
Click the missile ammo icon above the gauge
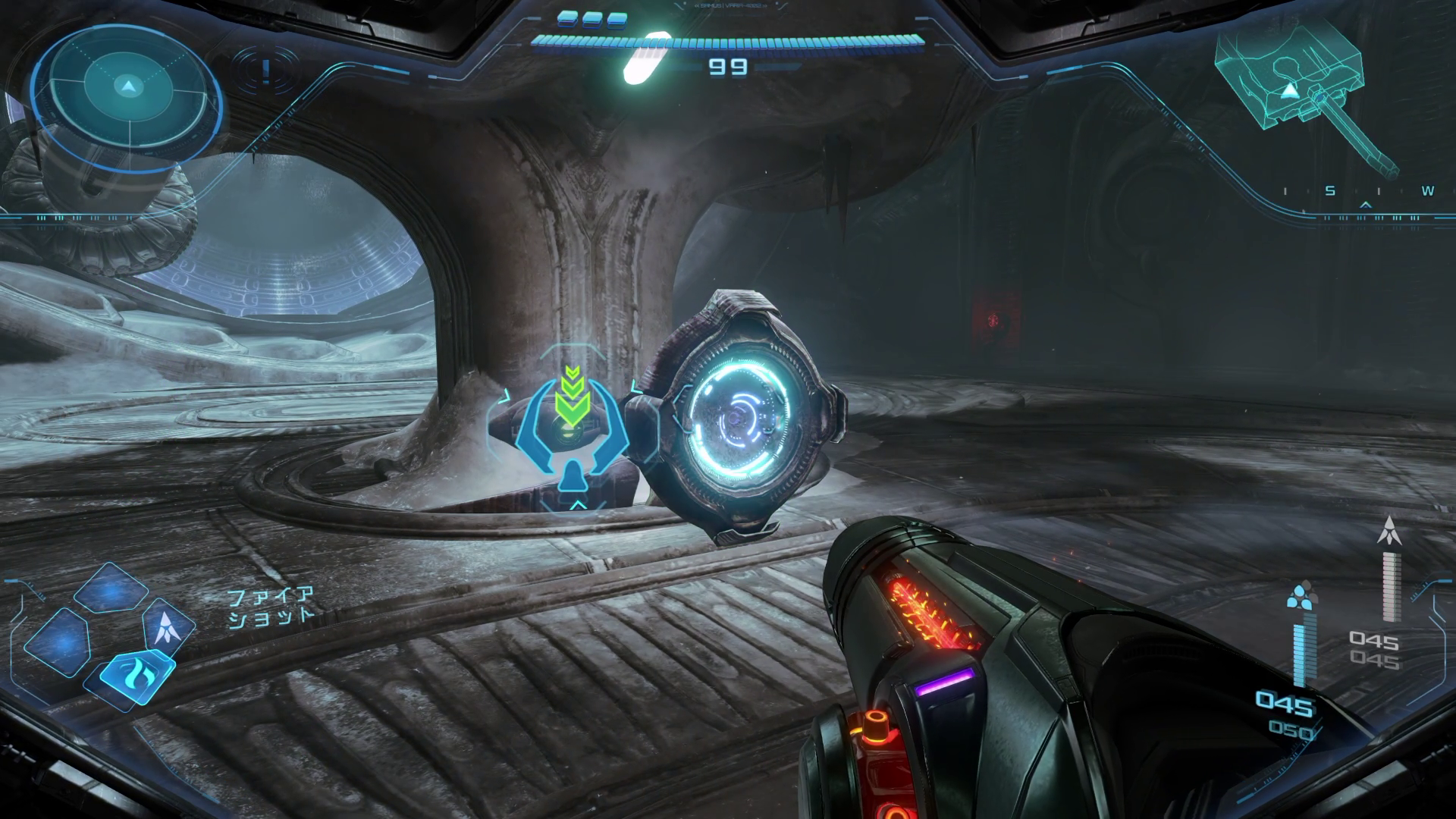pyautogui.click(x=1389, y=531)
